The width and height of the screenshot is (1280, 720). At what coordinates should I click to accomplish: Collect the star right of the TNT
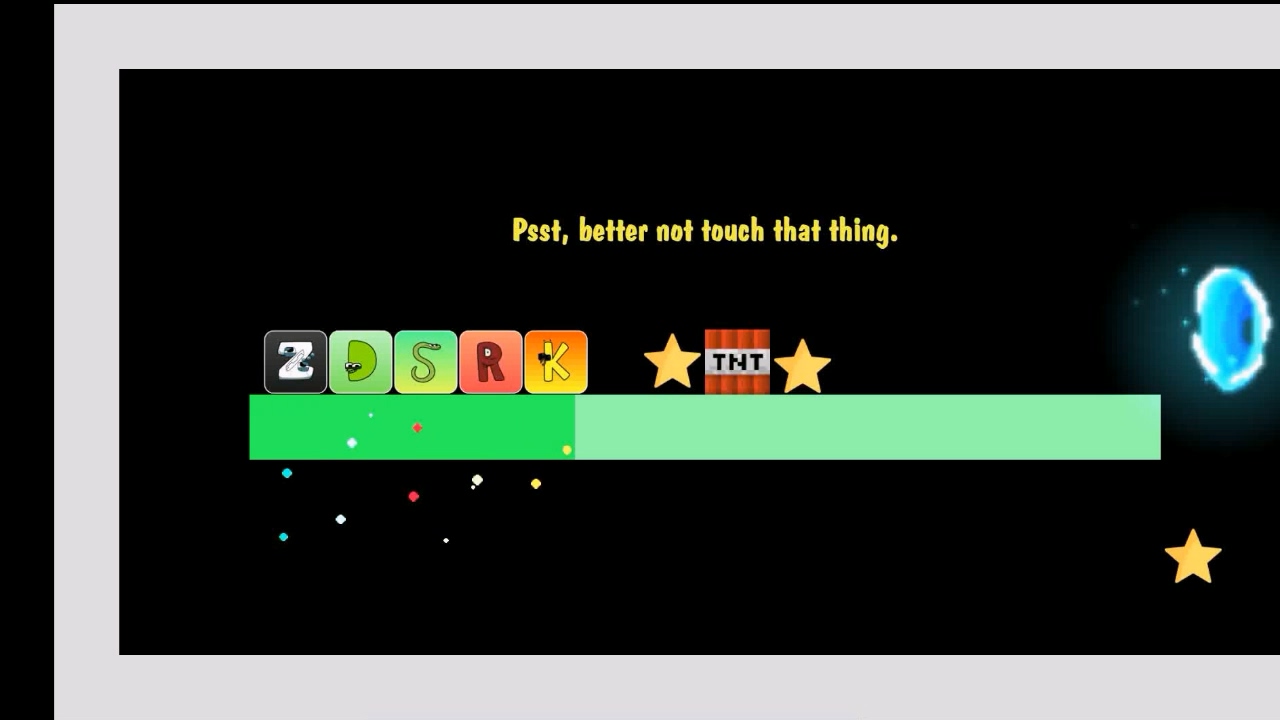803,362
